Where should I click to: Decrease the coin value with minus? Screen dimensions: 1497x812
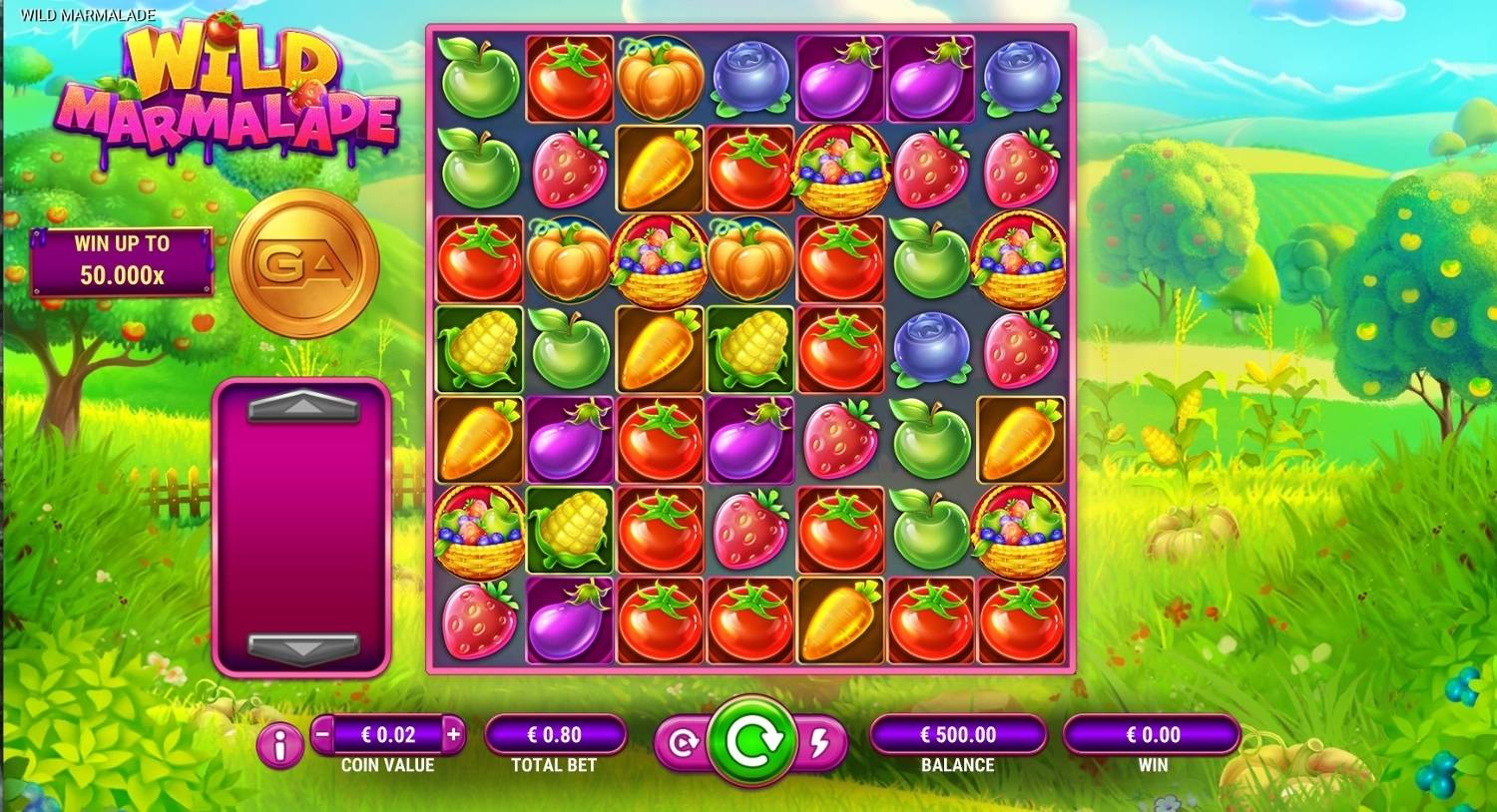point(322,735)
